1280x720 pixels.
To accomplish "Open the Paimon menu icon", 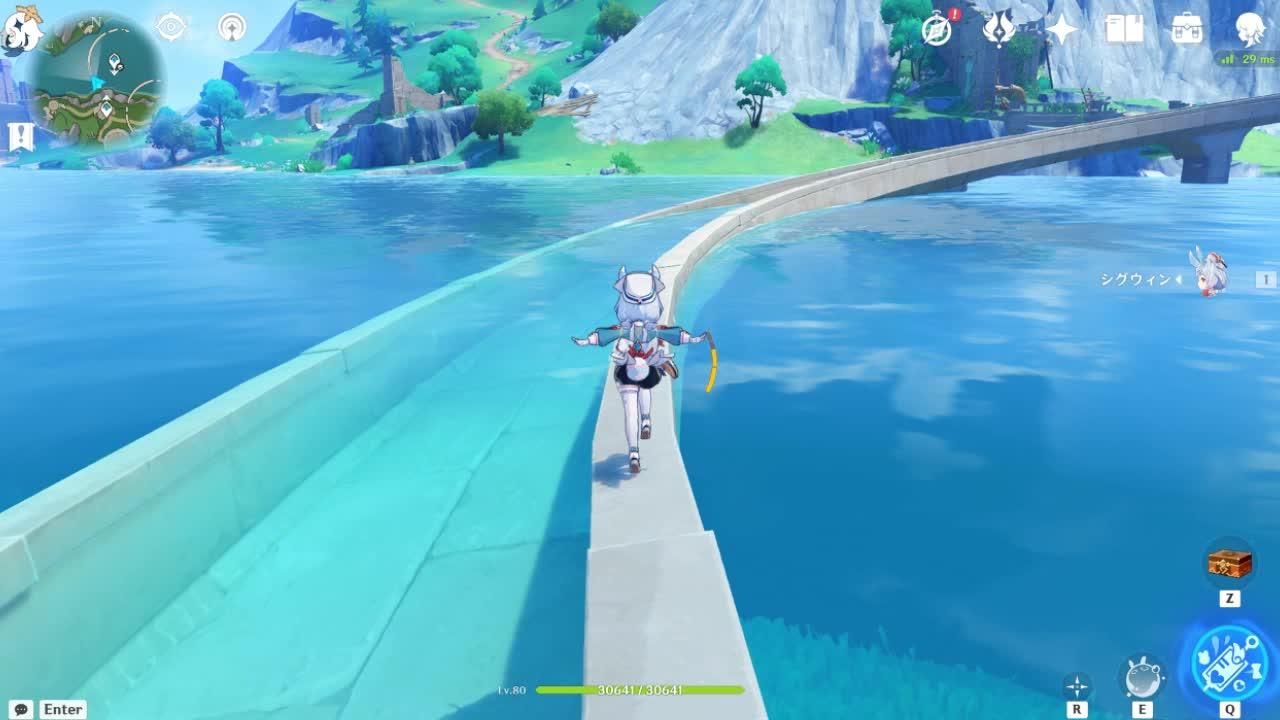I will point(22,28).
